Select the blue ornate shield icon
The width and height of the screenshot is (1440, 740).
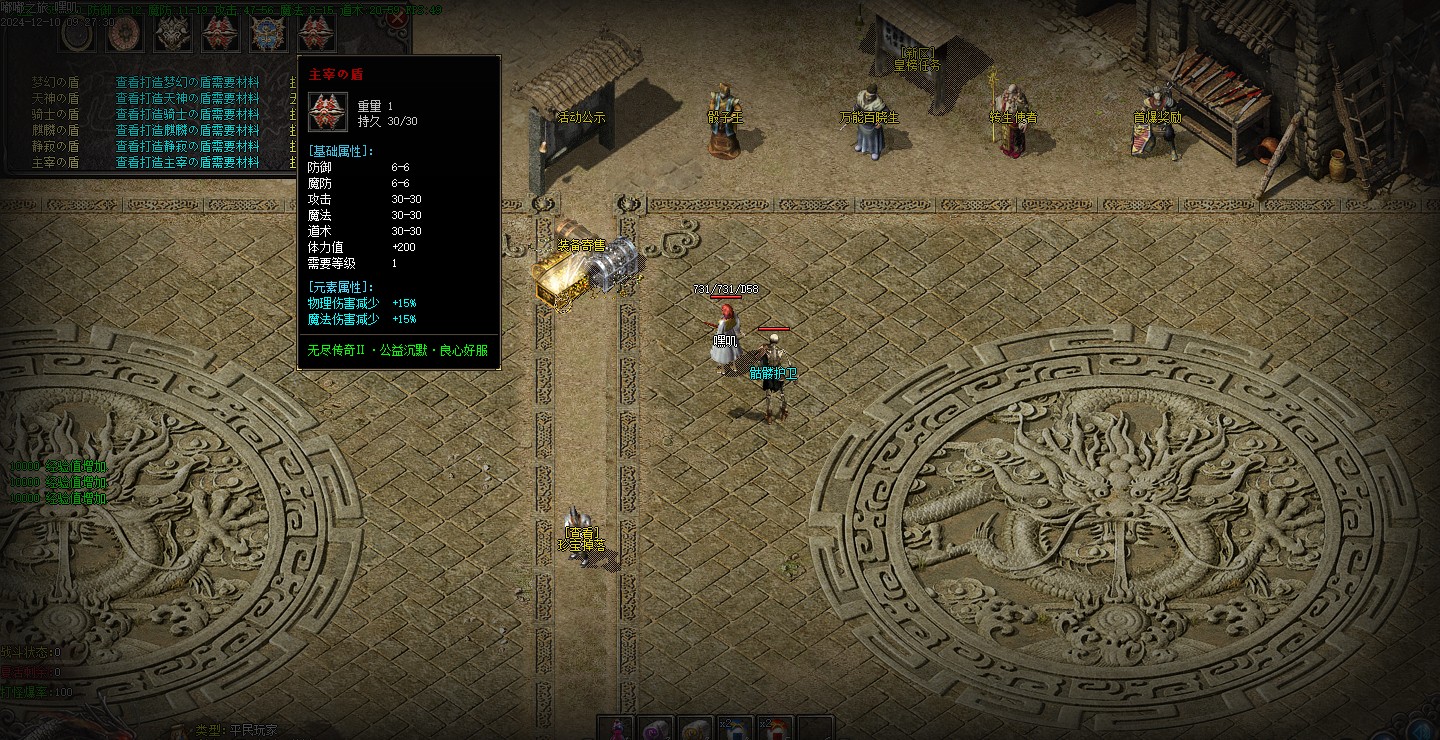269,34
